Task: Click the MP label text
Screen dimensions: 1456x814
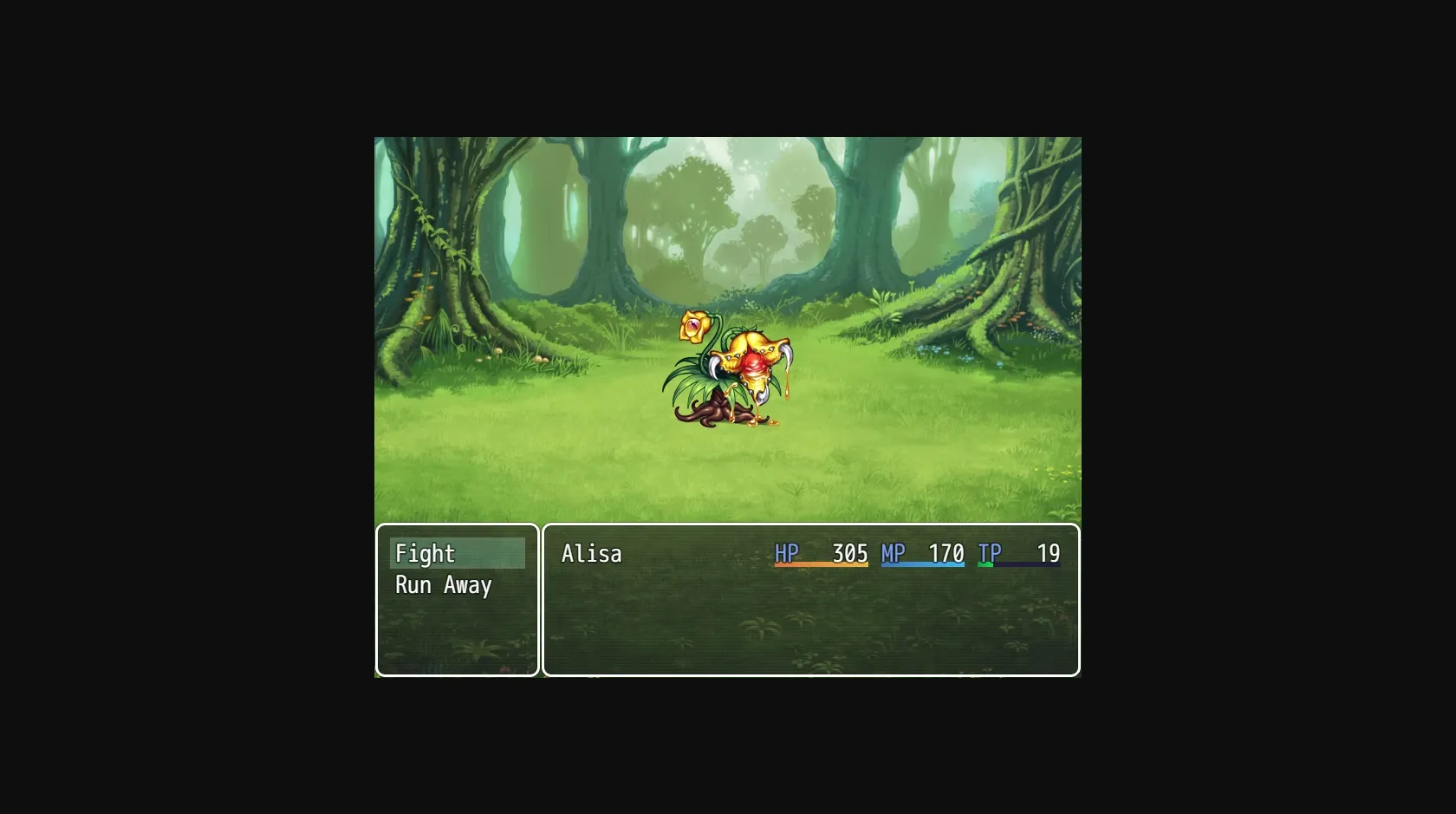Action: [892, 552]
